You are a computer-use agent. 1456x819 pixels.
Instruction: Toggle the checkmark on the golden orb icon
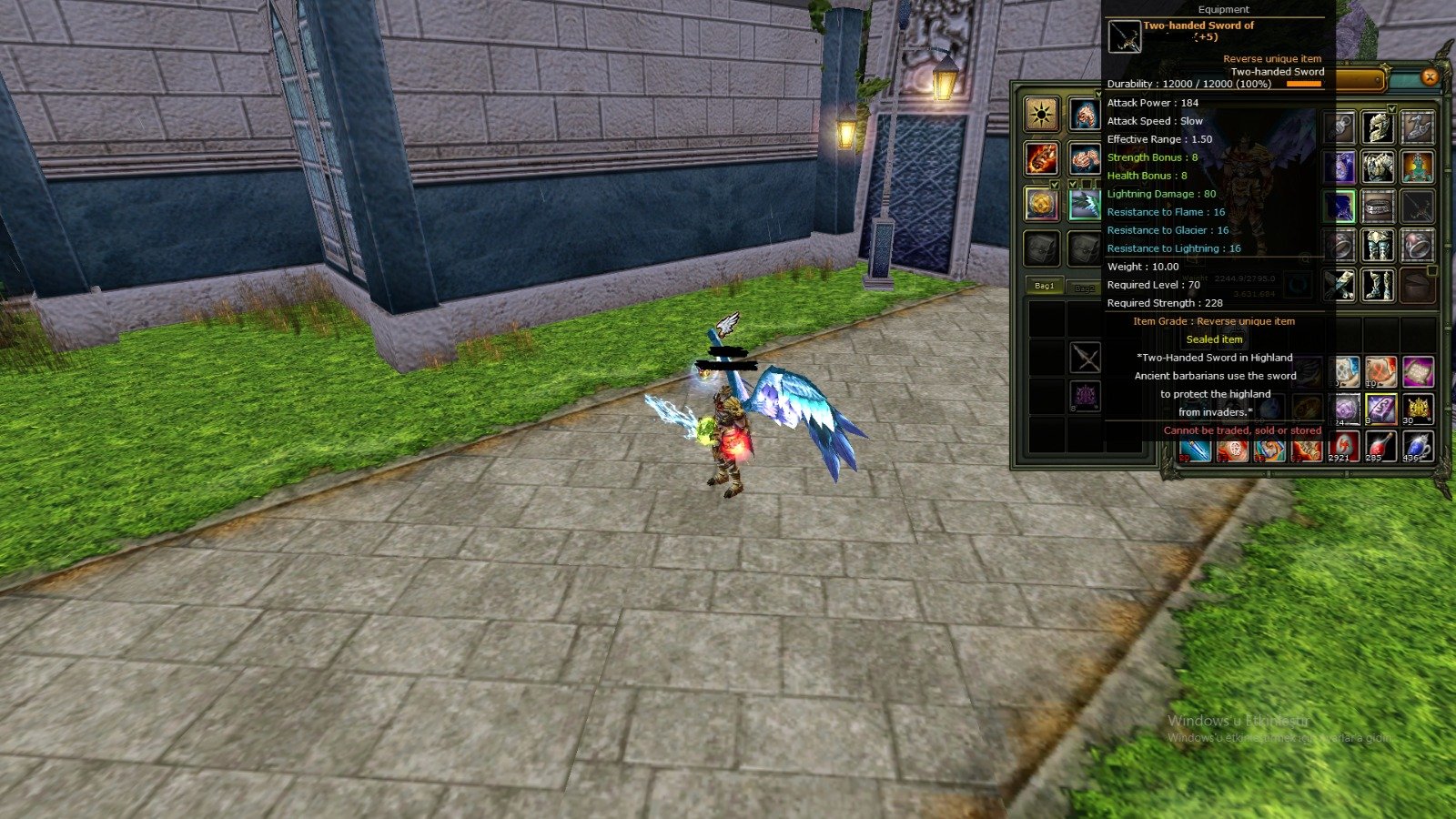(1054, 184)
